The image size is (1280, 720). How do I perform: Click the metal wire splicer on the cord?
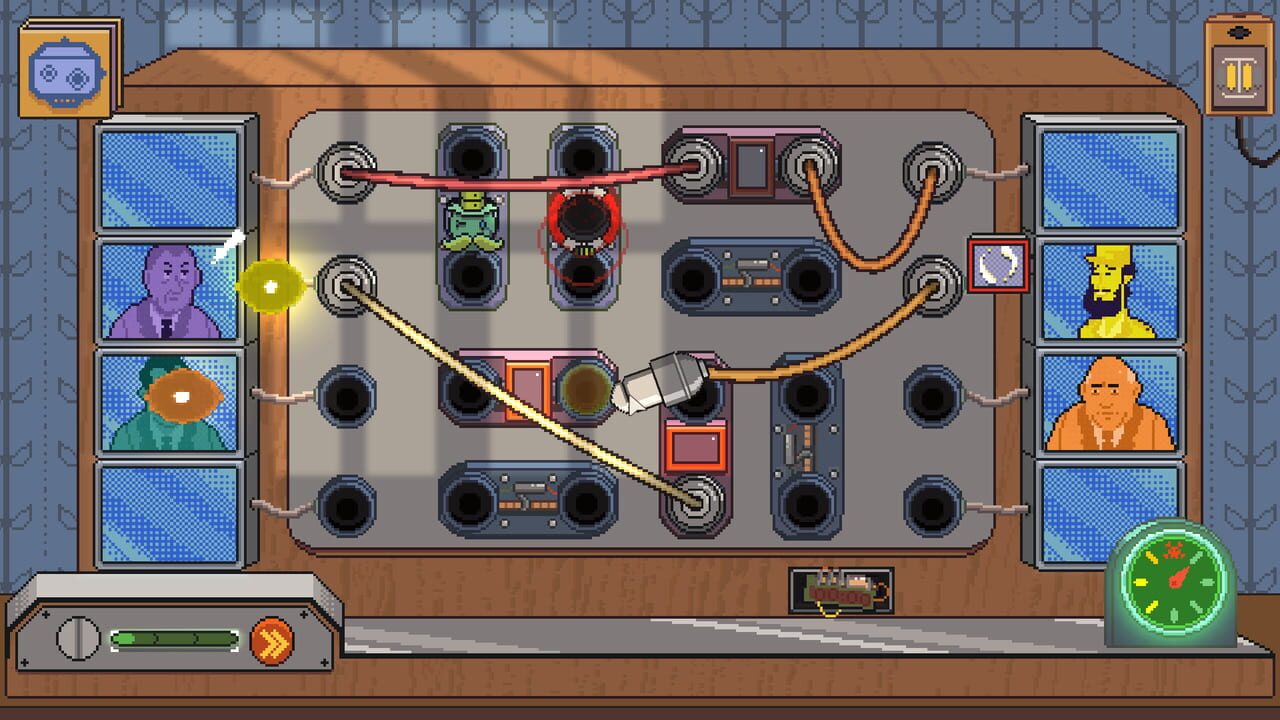click(x=670, y=380)
